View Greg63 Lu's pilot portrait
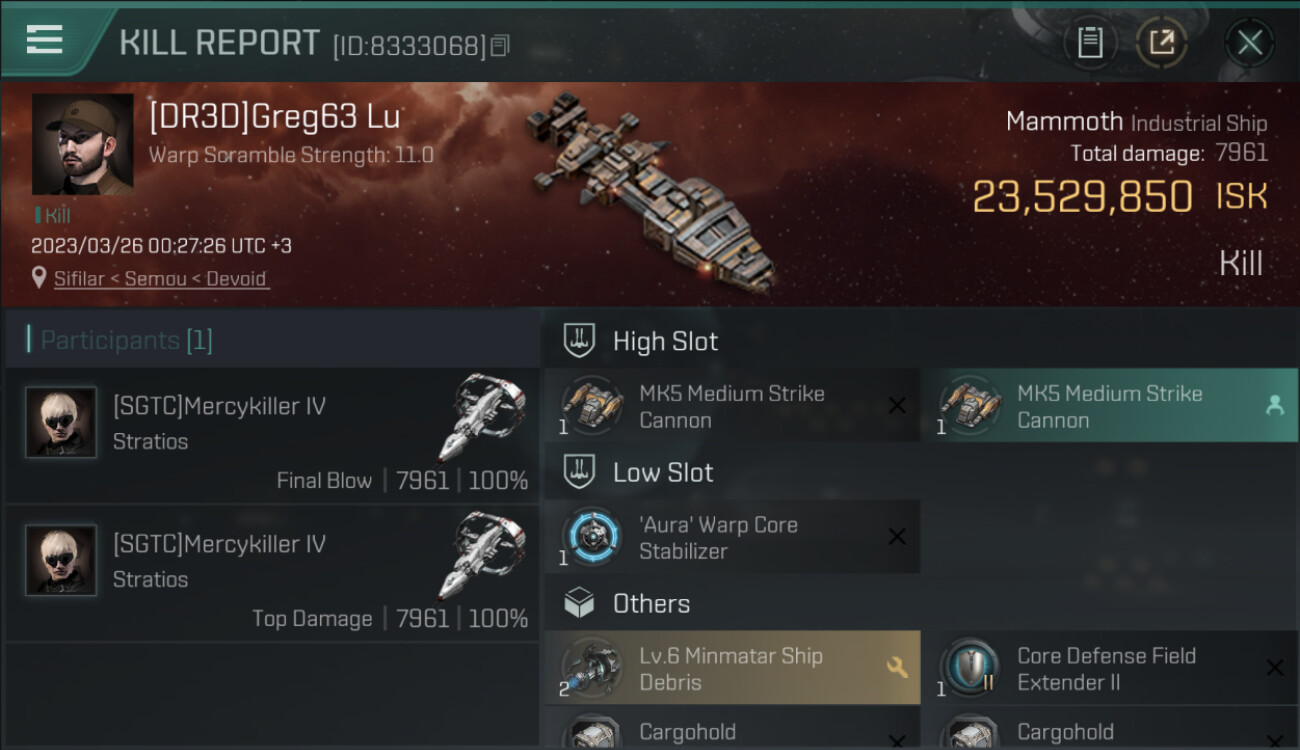Viewport: 1300px width, 750px height. [x=82, y=144]
